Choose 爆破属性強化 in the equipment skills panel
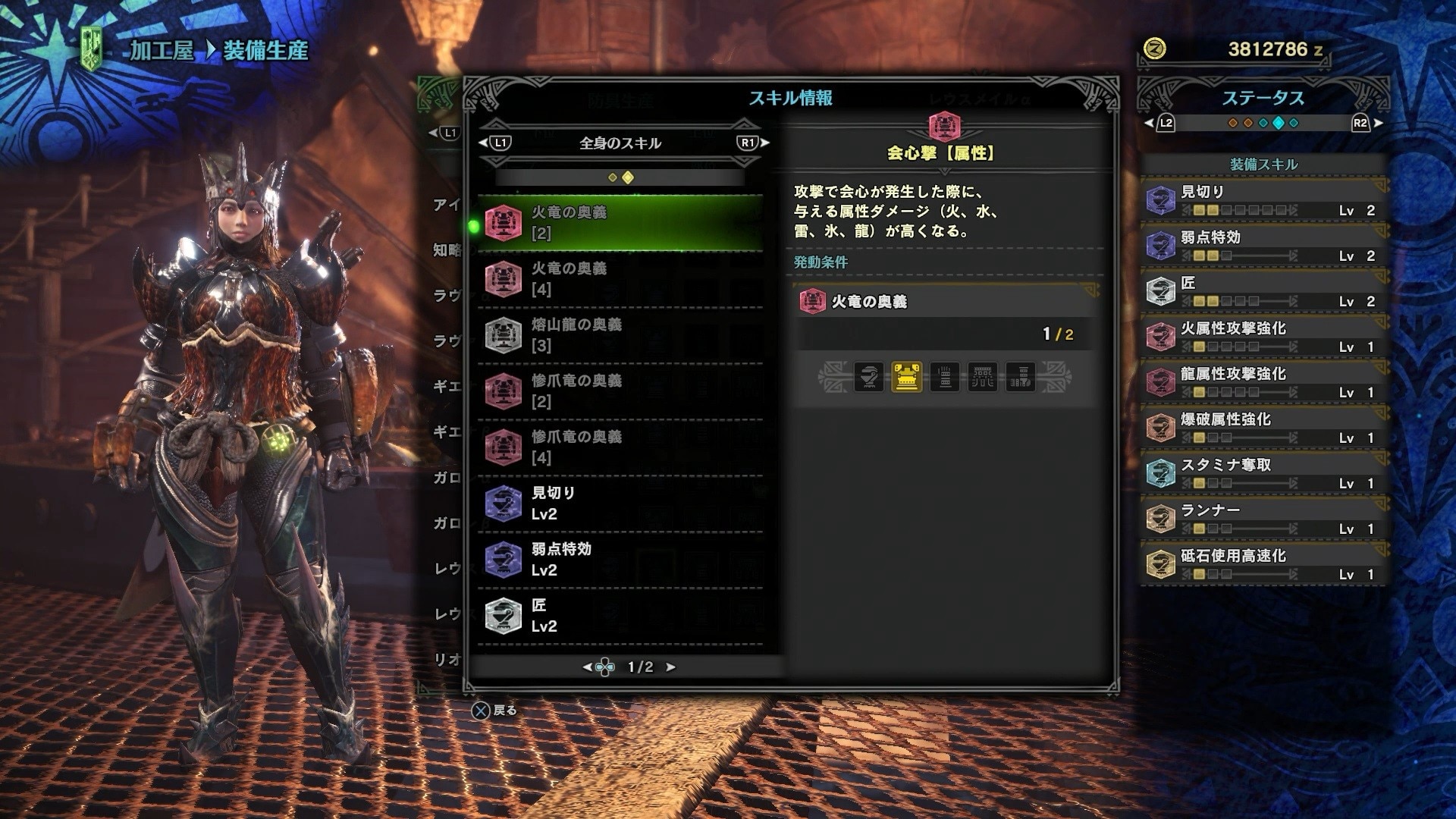Viewport: 1456px width, 819px height. click(1263, 427)
